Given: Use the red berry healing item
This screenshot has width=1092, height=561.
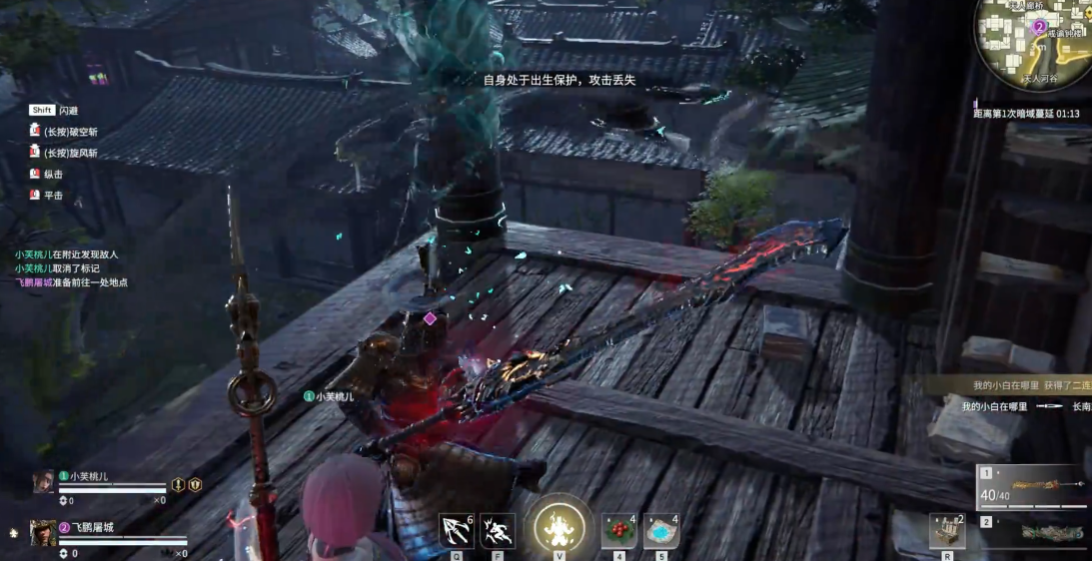Looking at the screenshot, I should [x=618, y=531].
